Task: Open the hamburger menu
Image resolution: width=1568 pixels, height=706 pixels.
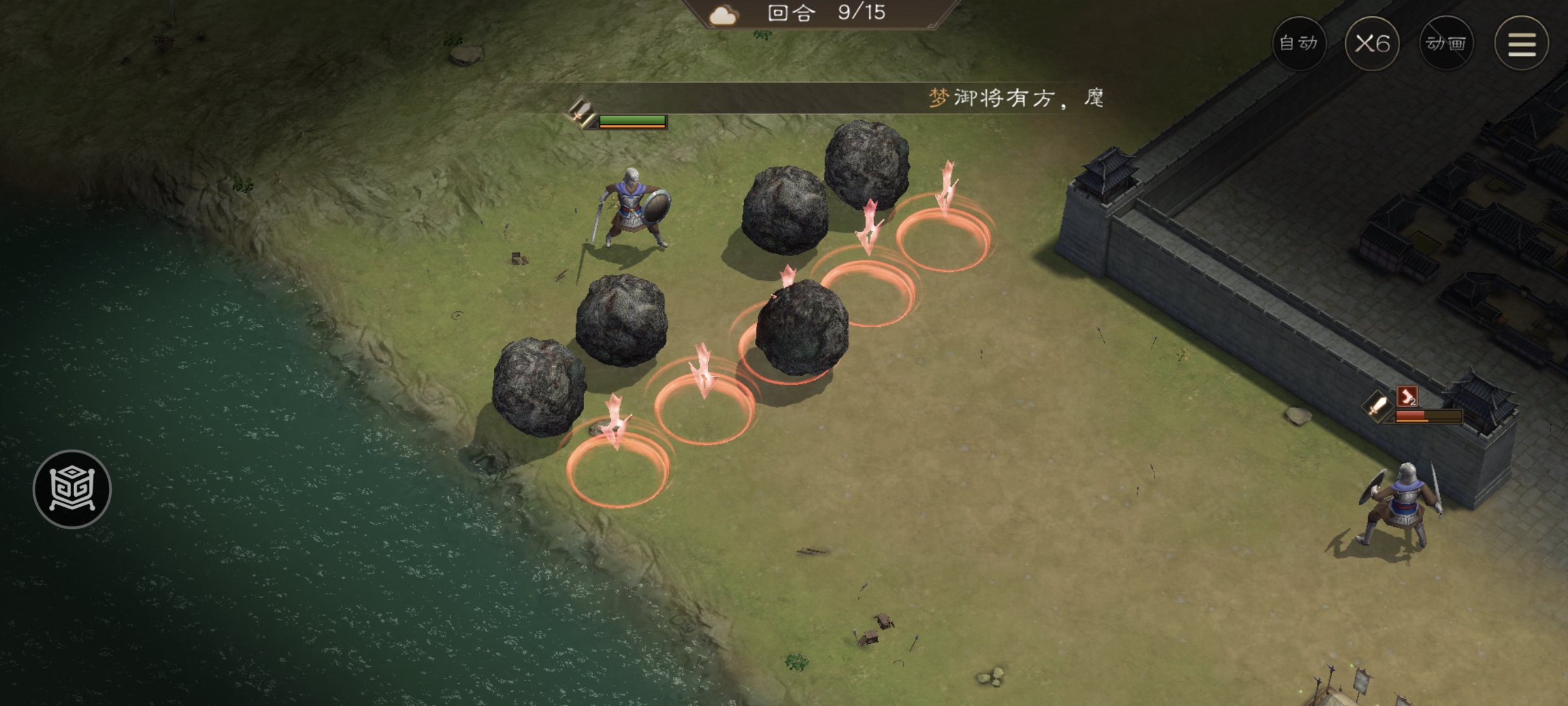Action: tap(1522, 44)
